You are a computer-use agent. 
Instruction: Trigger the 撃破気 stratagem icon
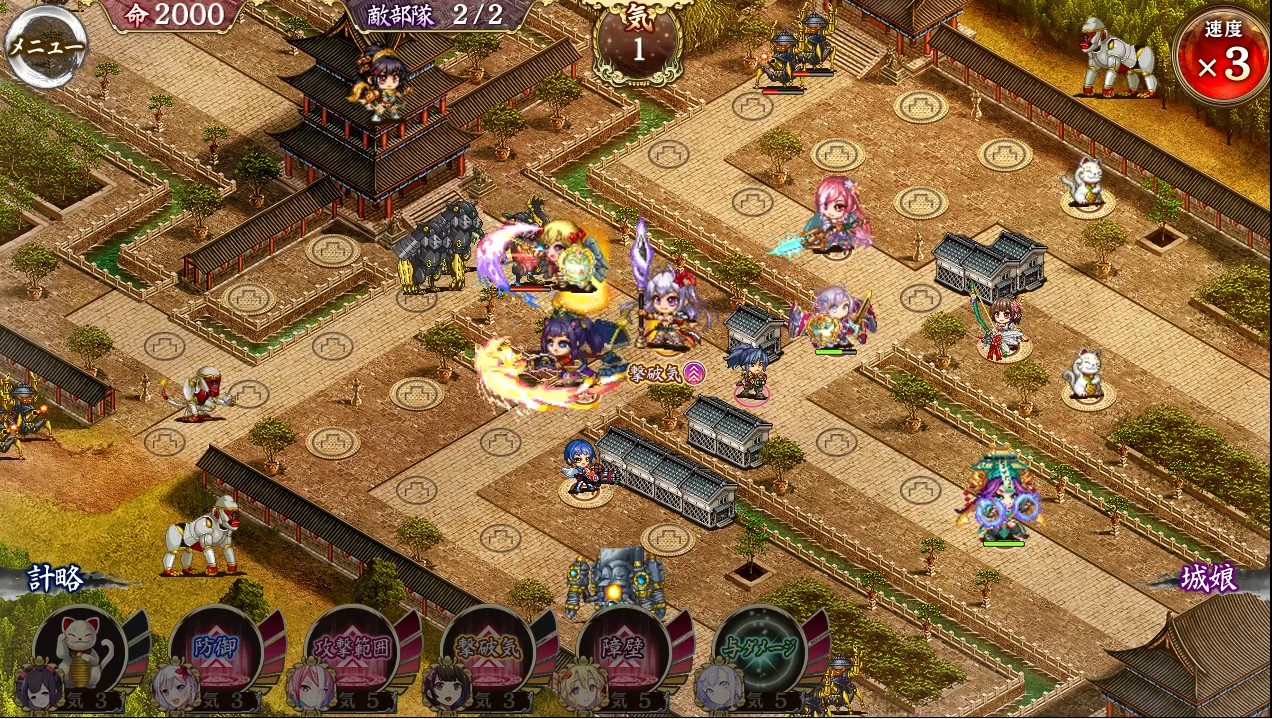pyautogui.click(x=487, y=650)
